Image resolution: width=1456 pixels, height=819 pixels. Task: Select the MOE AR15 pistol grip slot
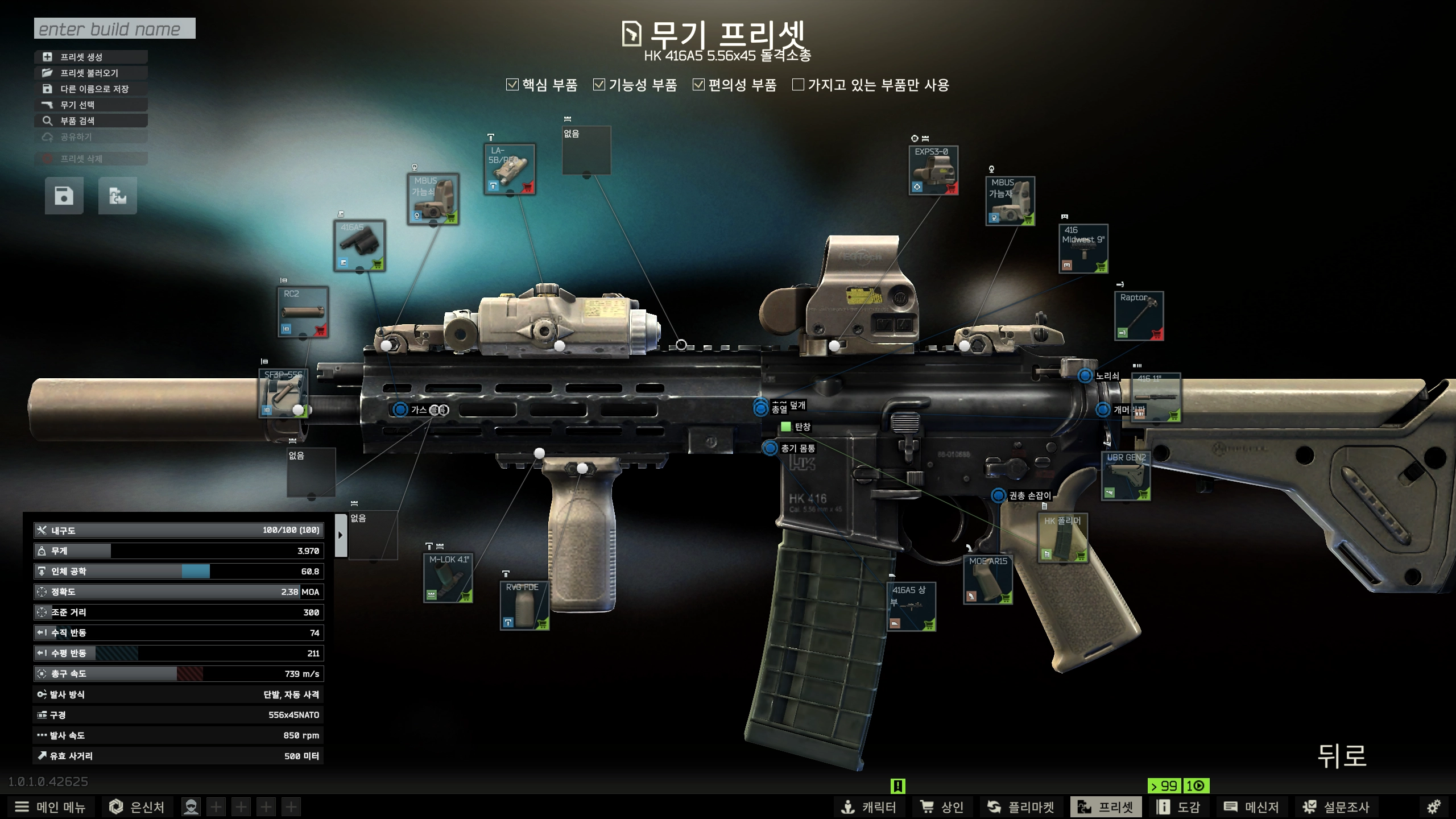pos(988,580)
